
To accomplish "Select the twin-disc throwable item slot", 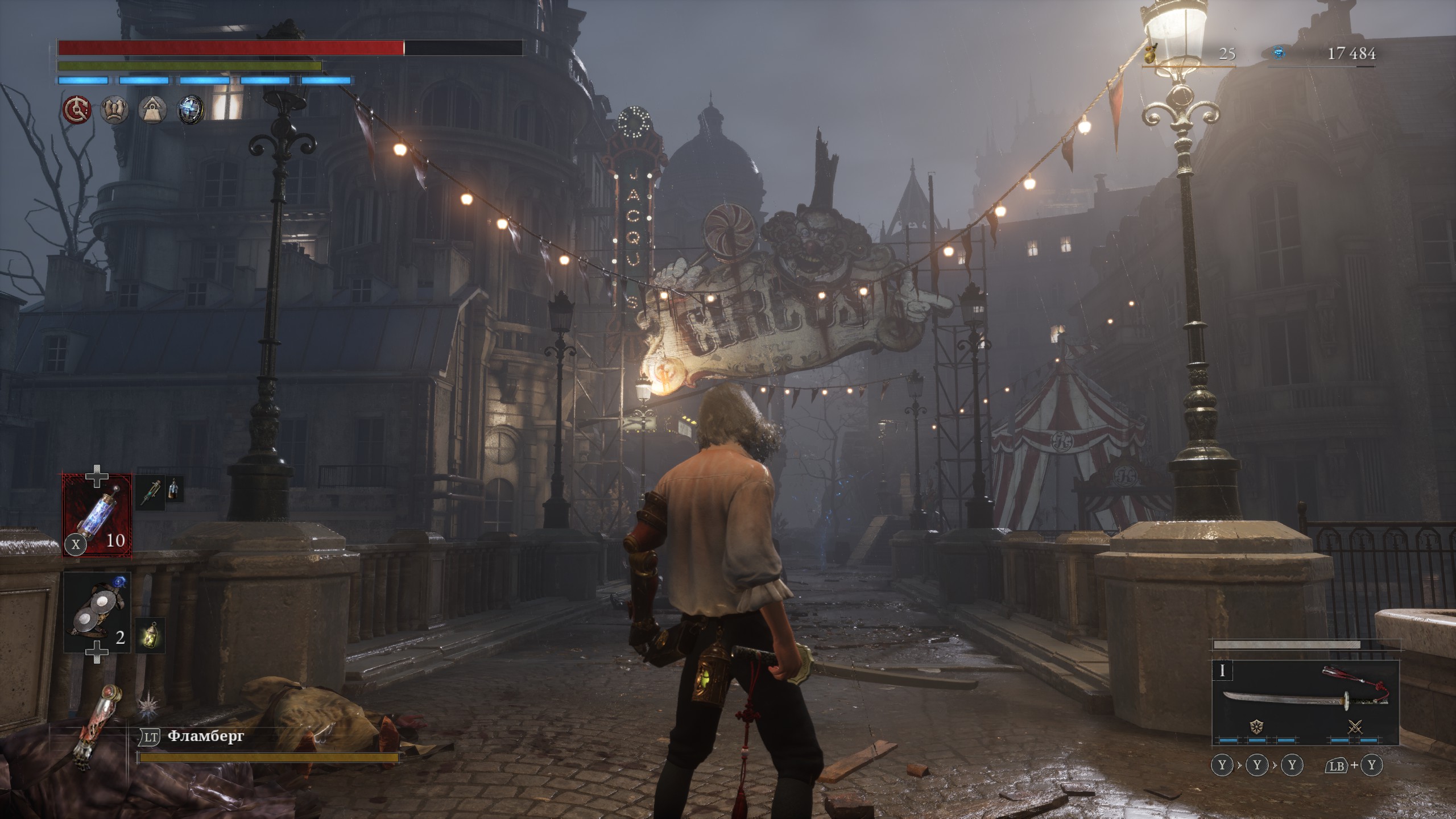I will (x=97, y=612).
